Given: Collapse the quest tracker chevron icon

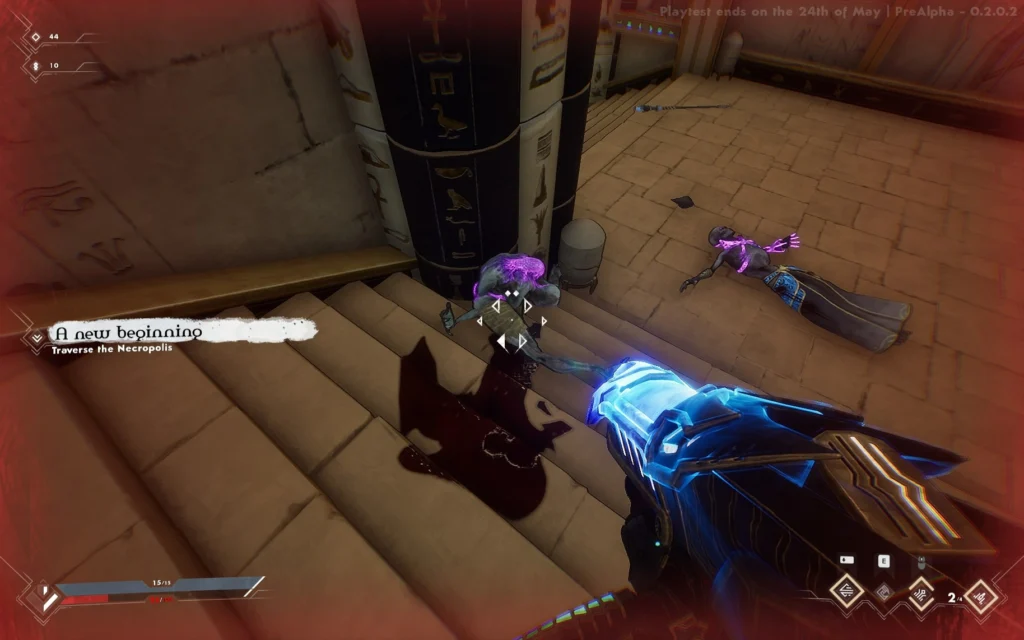Looking at the screenshot, I should pyautogui.click(x=38, y=337).
